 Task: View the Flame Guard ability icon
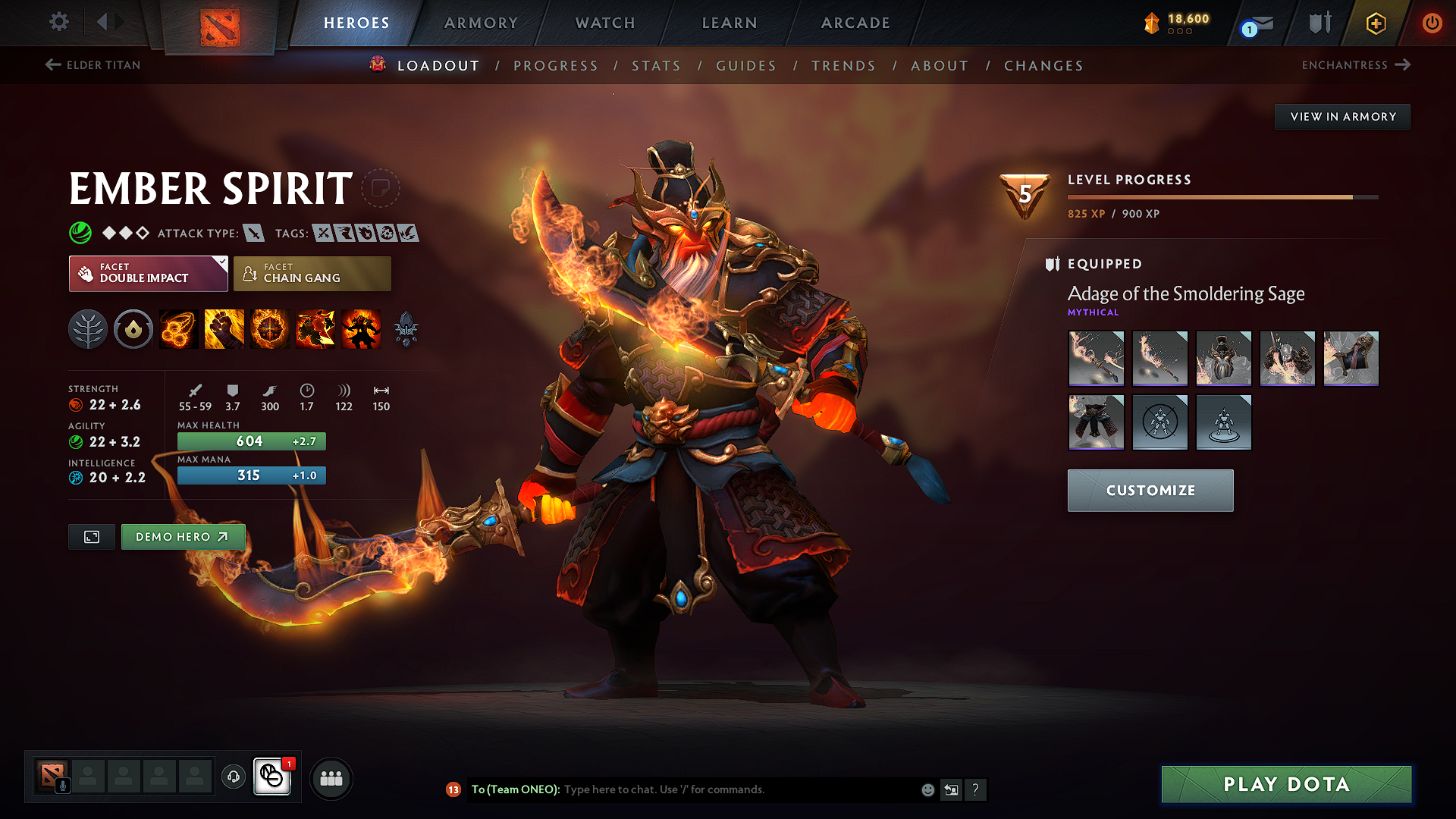pyautogui.click(x=270, y=329)
